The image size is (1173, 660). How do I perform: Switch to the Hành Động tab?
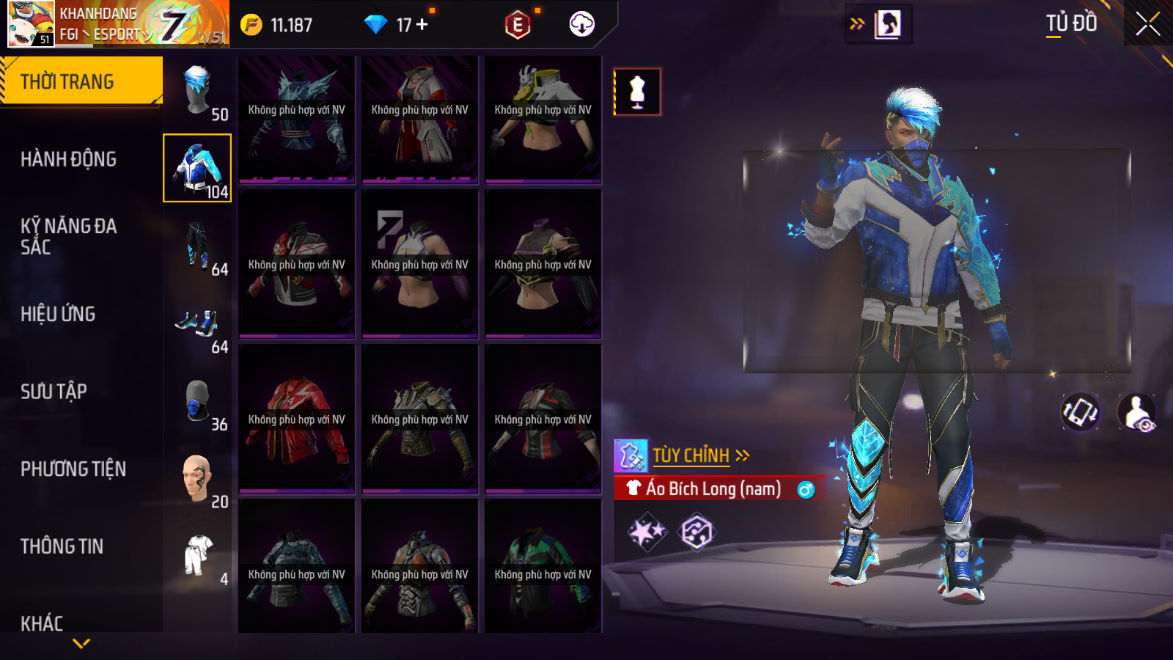pos(68,159)
